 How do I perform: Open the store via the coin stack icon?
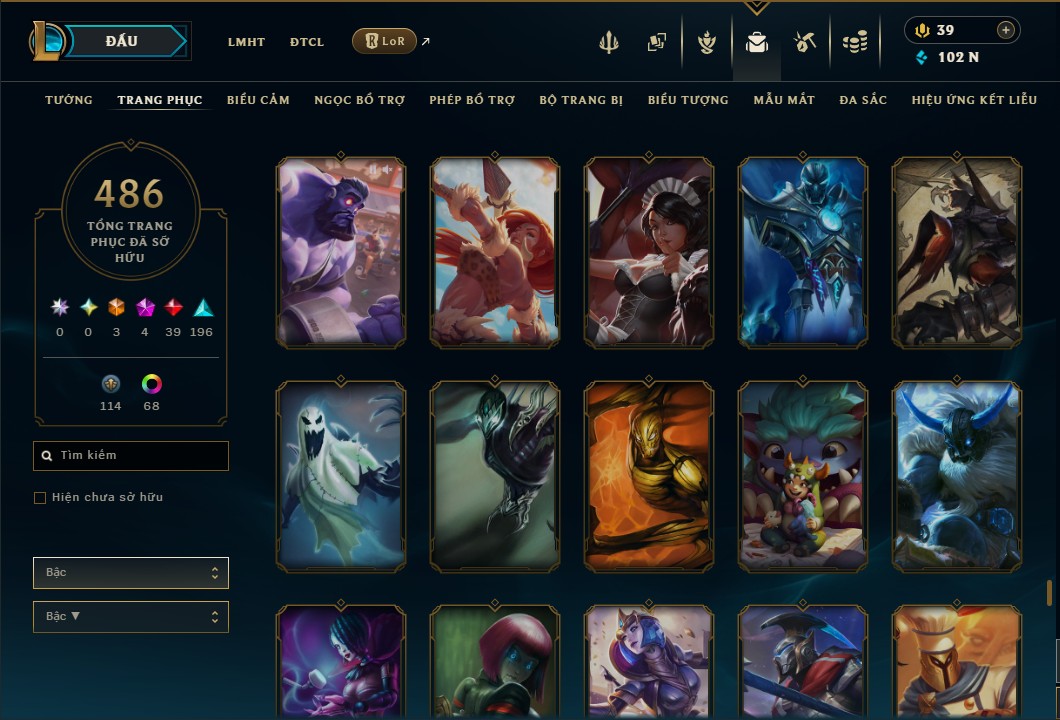tap(854, 42)
